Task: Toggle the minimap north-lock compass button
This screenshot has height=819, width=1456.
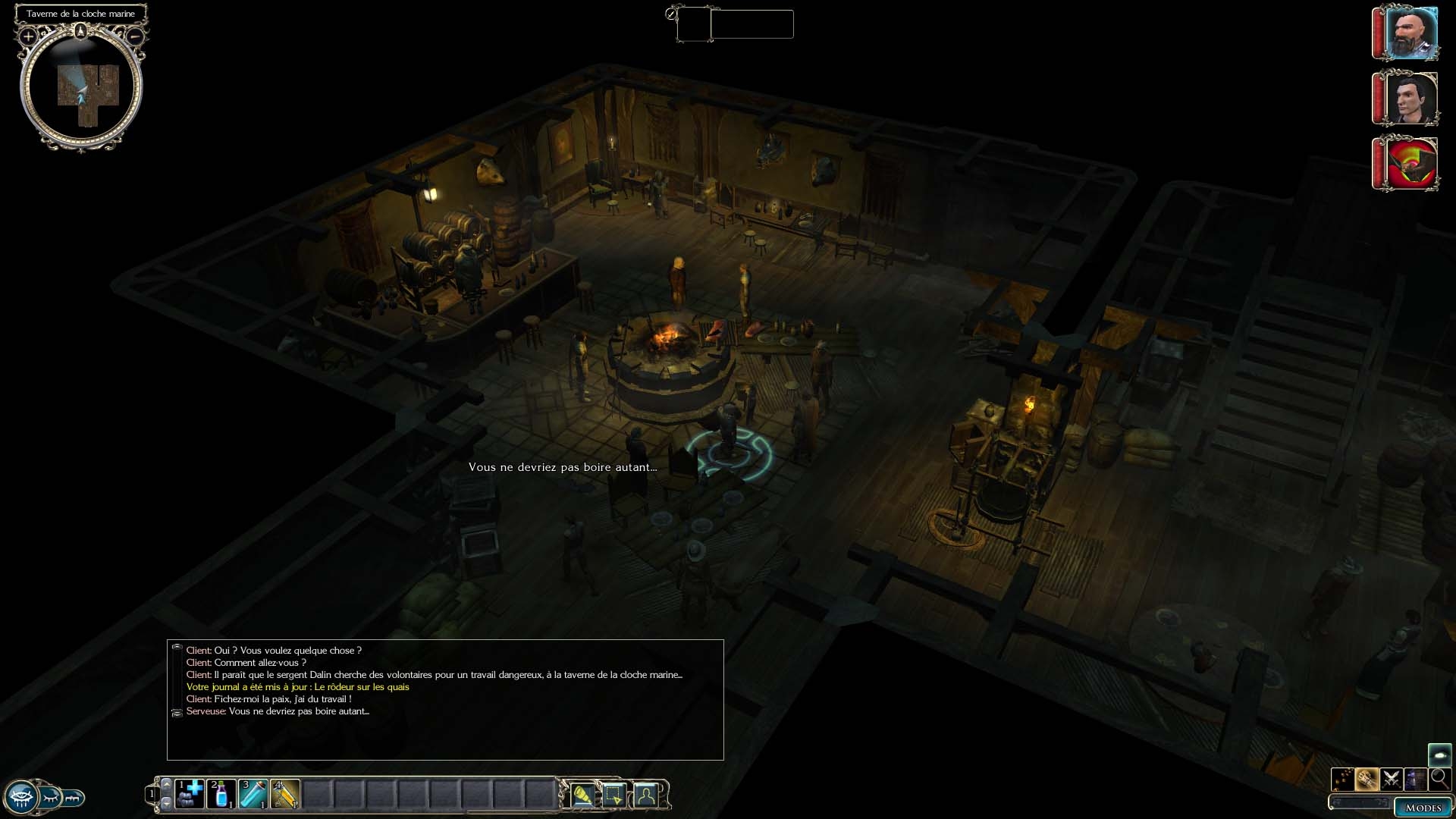Action: point(81,31)
